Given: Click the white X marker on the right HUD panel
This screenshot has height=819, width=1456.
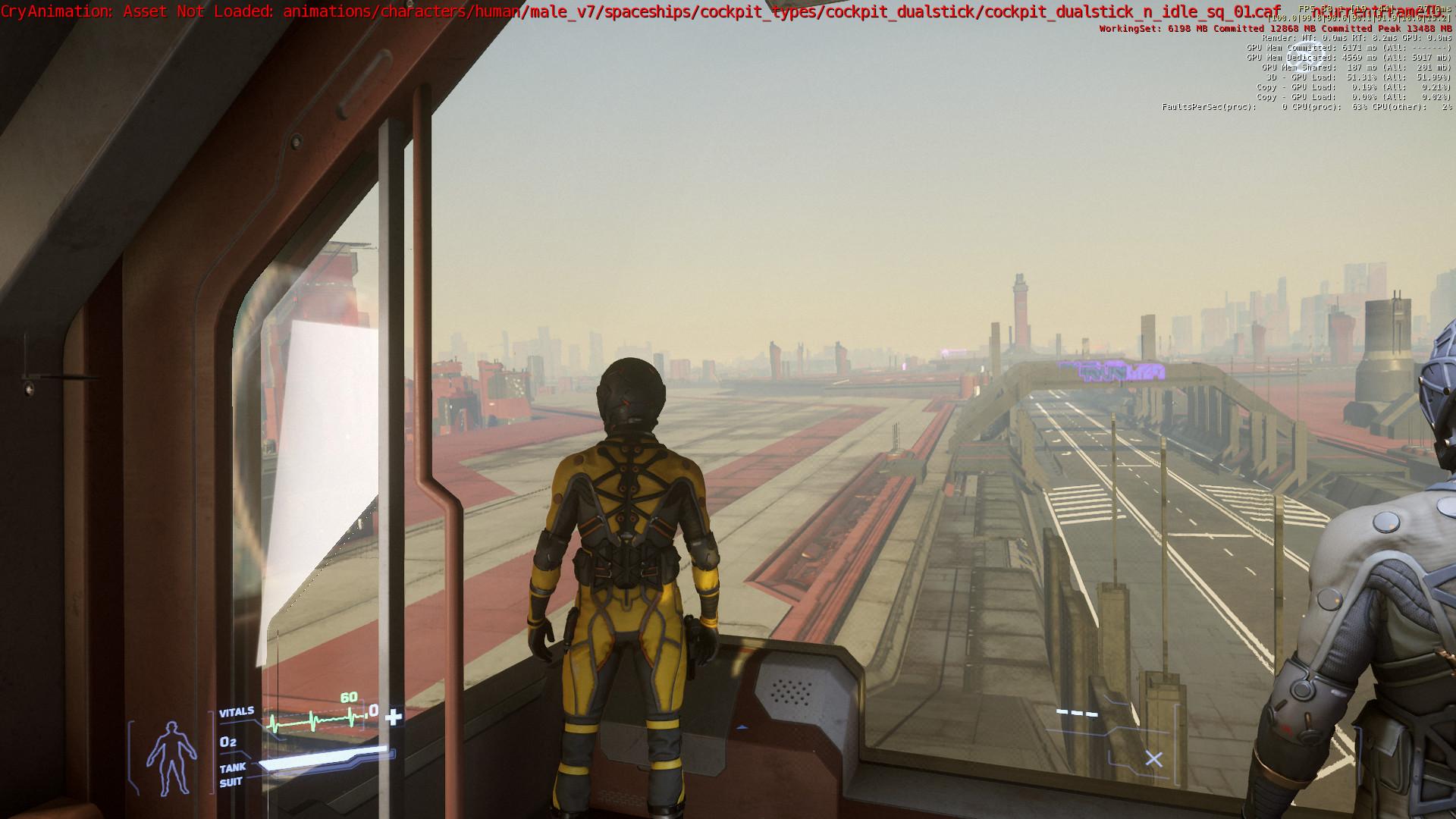Looking at the screenshot, I should click(x=1153, y=759).
